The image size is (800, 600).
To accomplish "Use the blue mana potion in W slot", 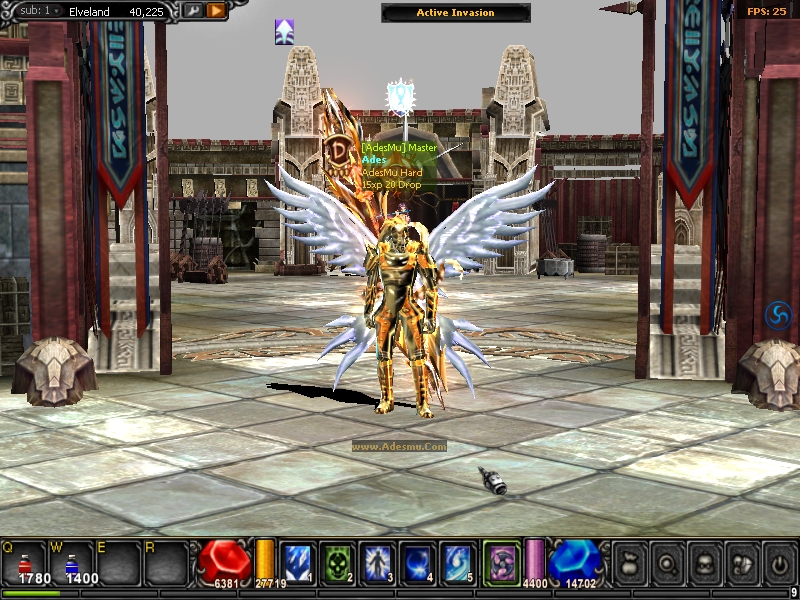I will pyautogui.click(x=71, y=563).
